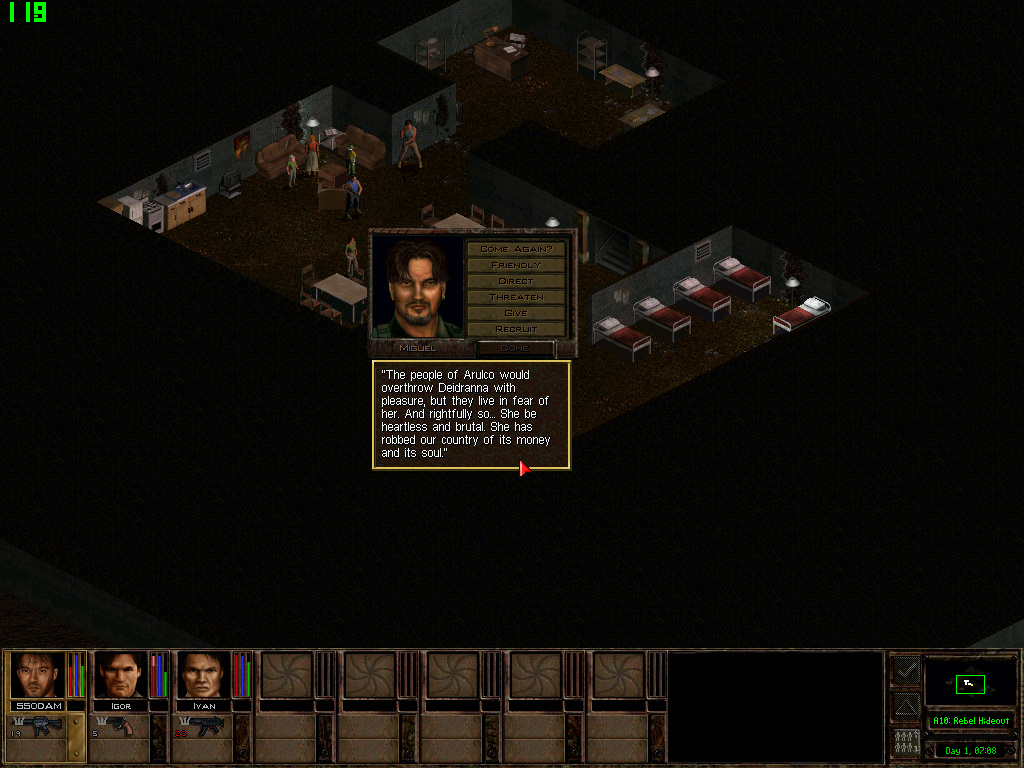
Task: Click the triangle button in team panel
Action: (x=905, y=707)
